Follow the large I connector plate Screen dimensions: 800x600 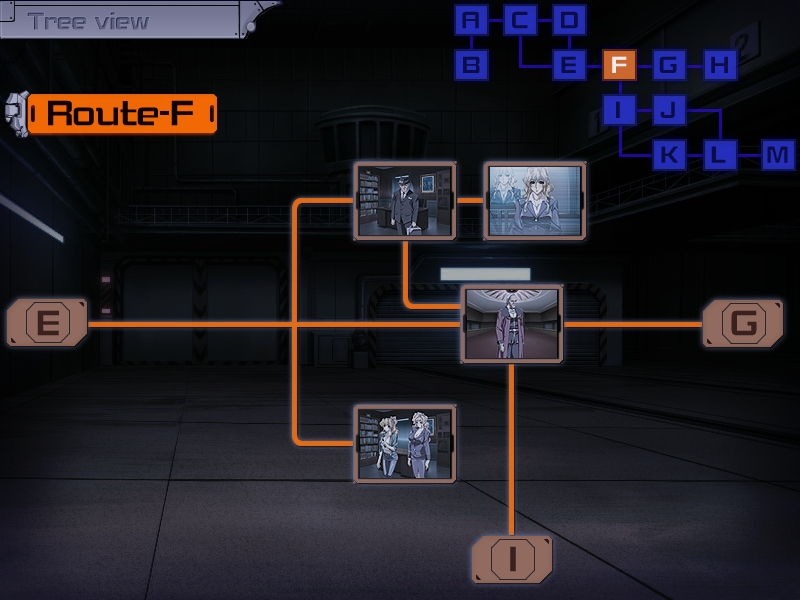click(512, 558)
